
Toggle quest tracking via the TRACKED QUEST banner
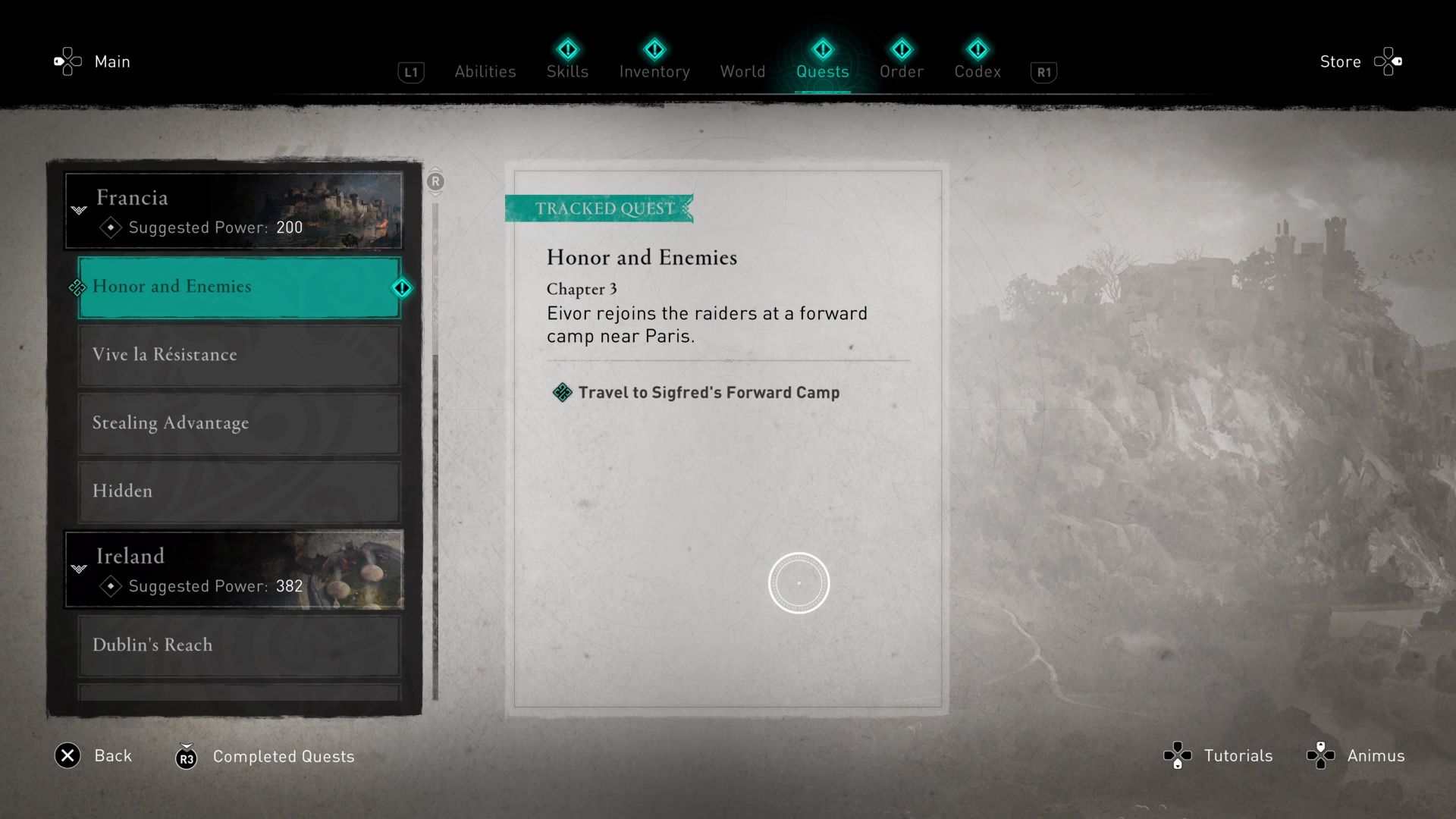point(599,209)
